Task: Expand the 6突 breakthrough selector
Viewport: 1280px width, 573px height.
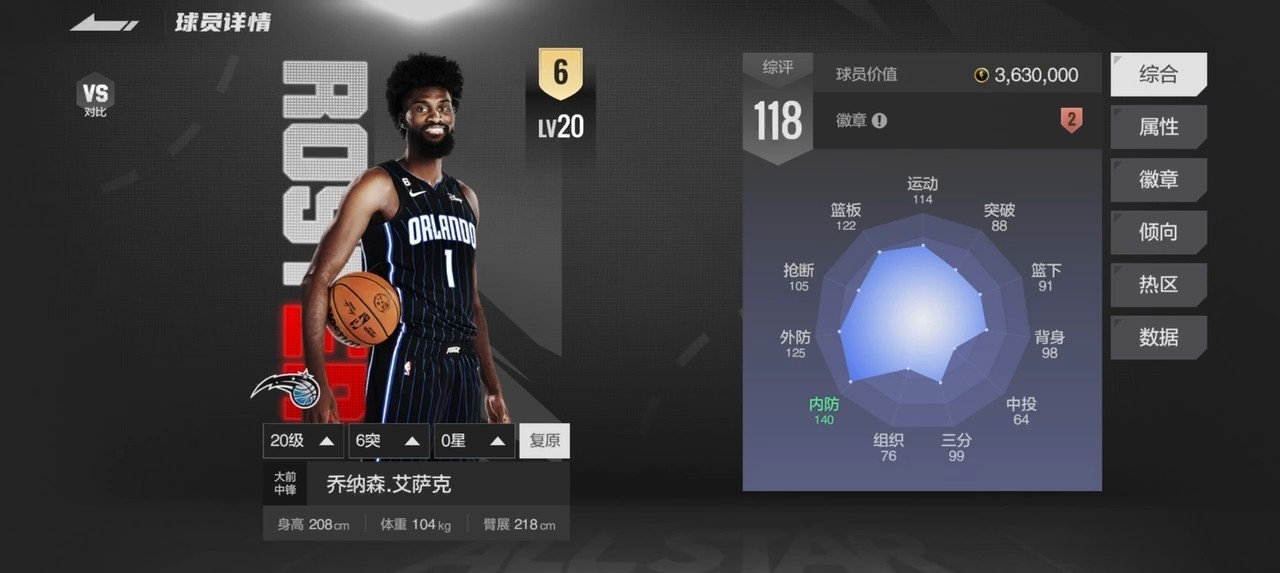Action: 388,441
